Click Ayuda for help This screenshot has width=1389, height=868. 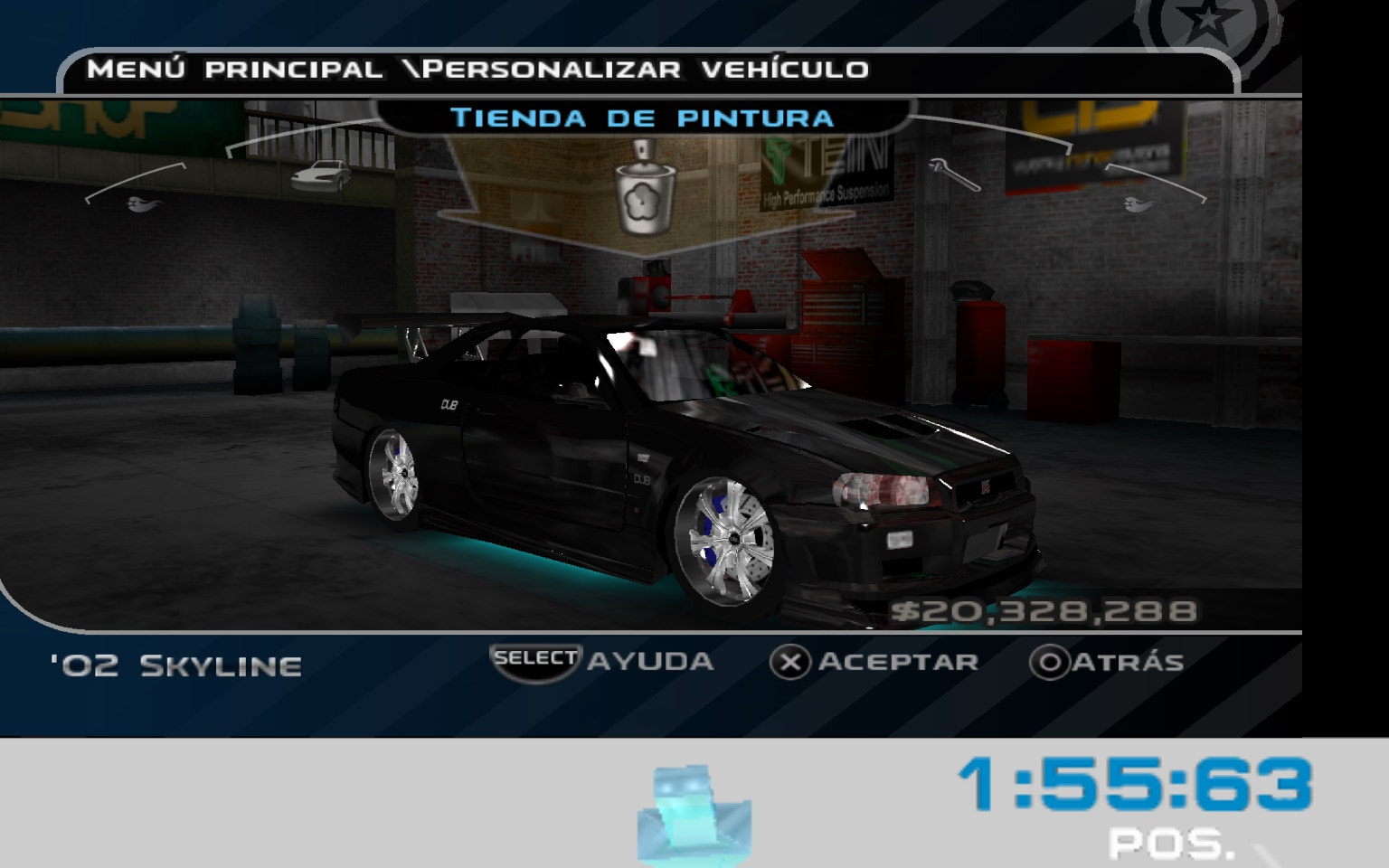click(x=648, y=661)
